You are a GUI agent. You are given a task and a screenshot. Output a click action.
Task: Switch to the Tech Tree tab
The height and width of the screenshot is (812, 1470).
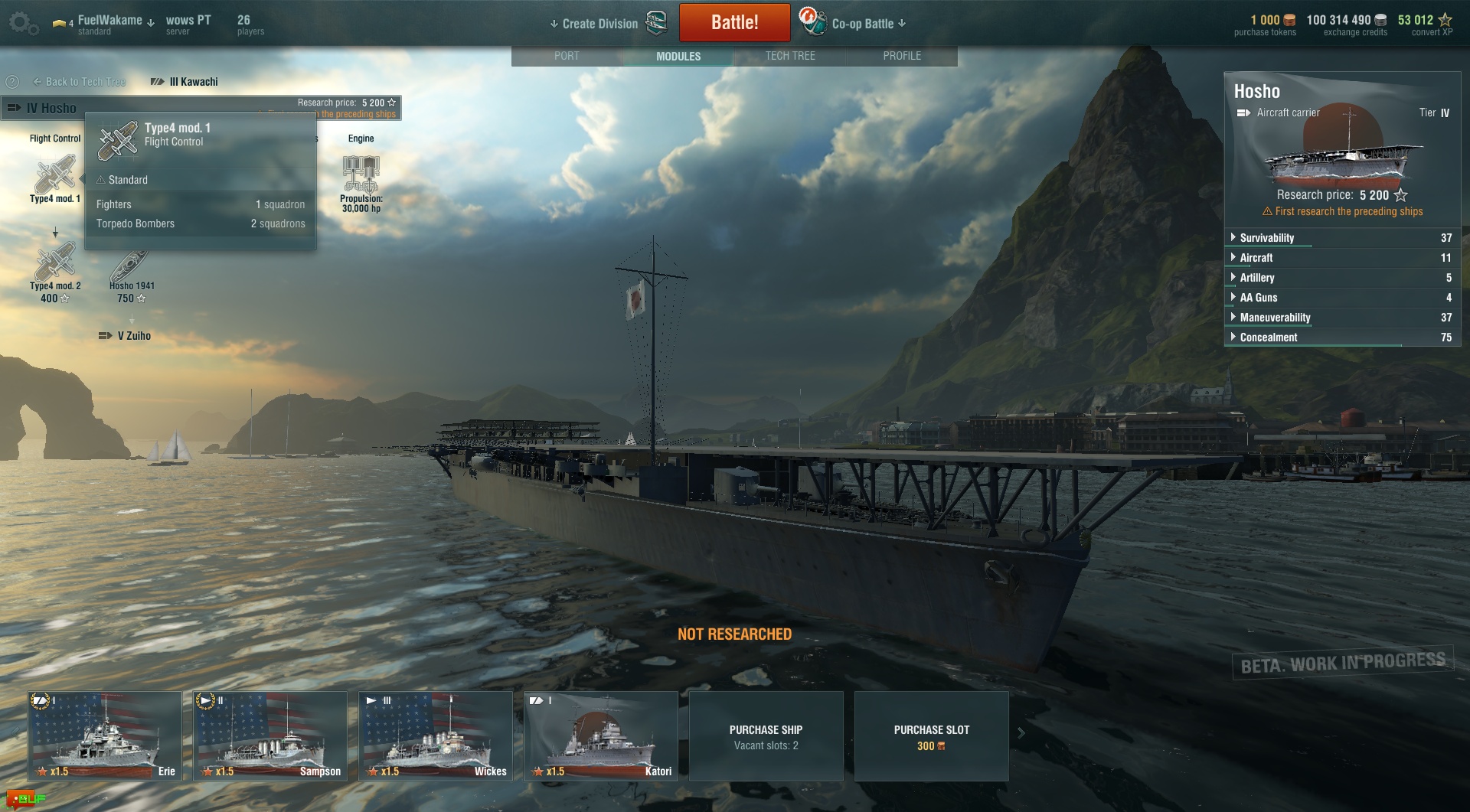tap(790, 56)
